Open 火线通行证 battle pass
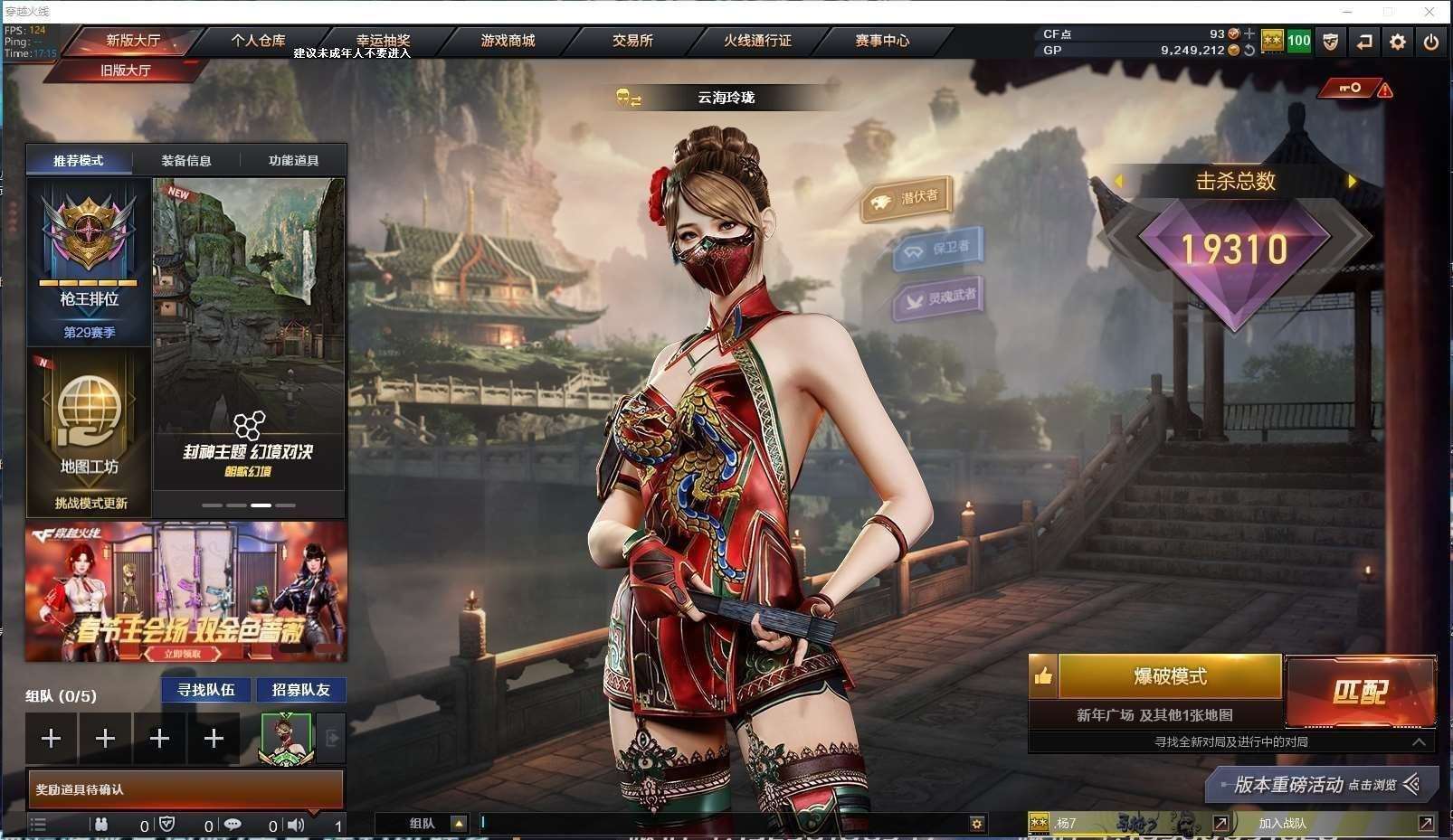 coord(757,41)
